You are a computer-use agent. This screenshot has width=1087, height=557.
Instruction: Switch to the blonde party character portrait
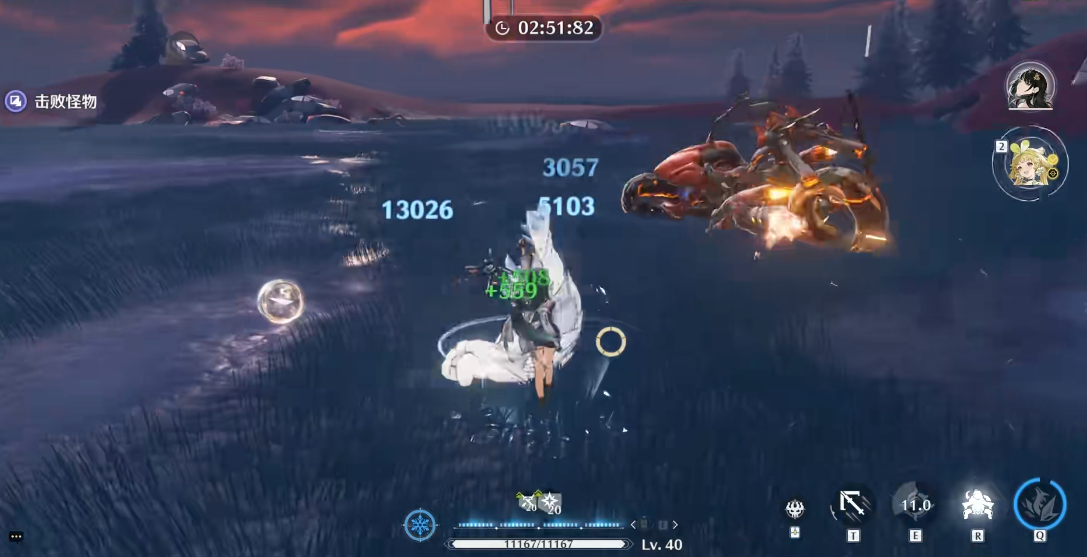coord(1031,165)
